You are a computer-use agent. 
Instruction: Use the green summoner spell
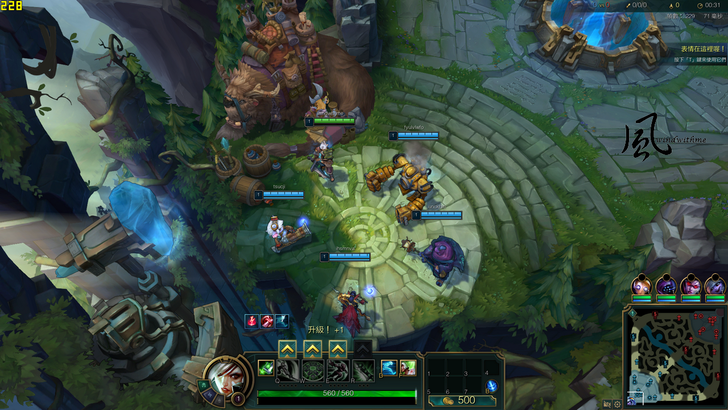point(407,369)
